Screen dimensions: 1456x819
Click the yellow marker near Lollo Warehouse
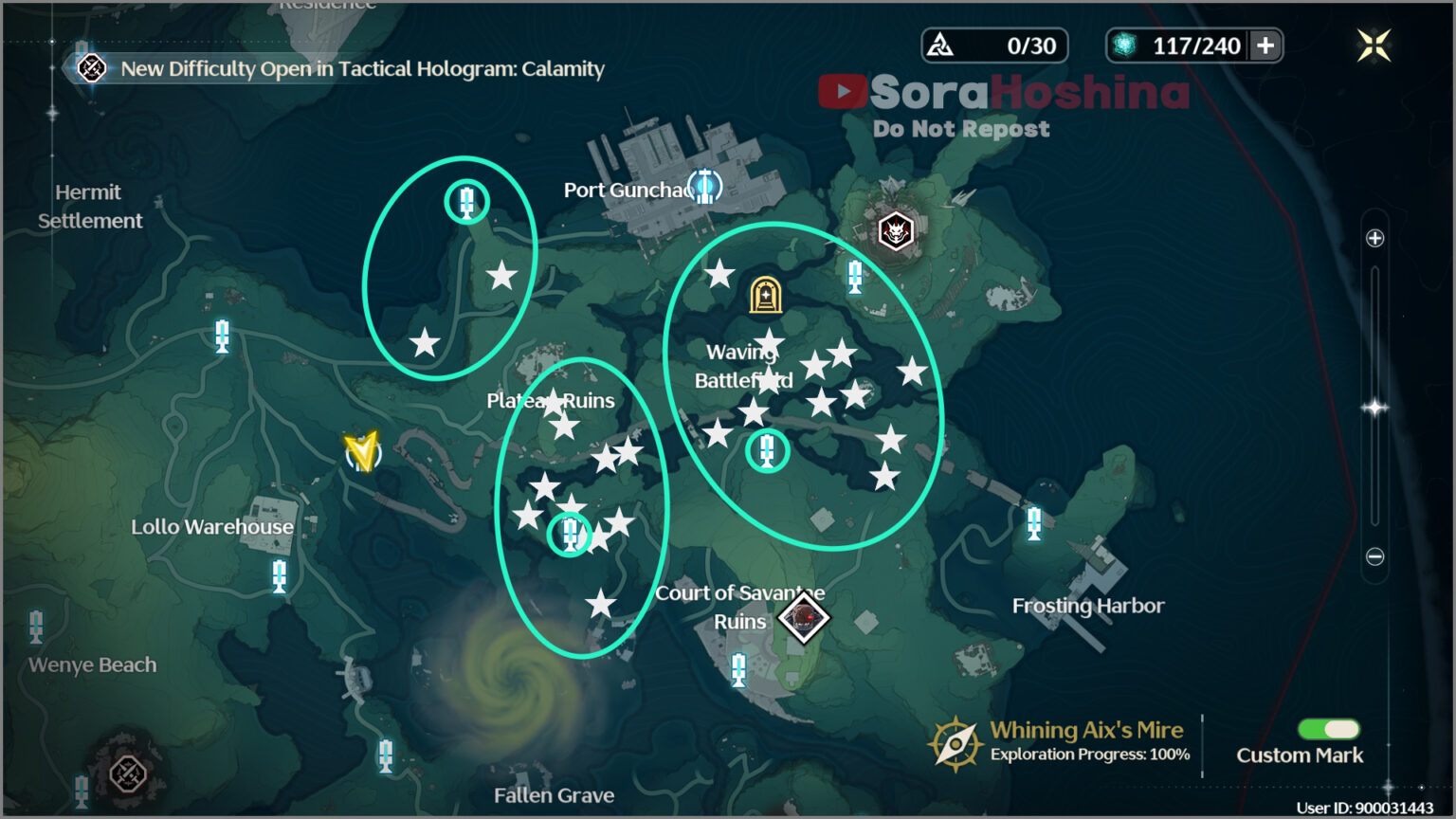[x=365, y=453]
